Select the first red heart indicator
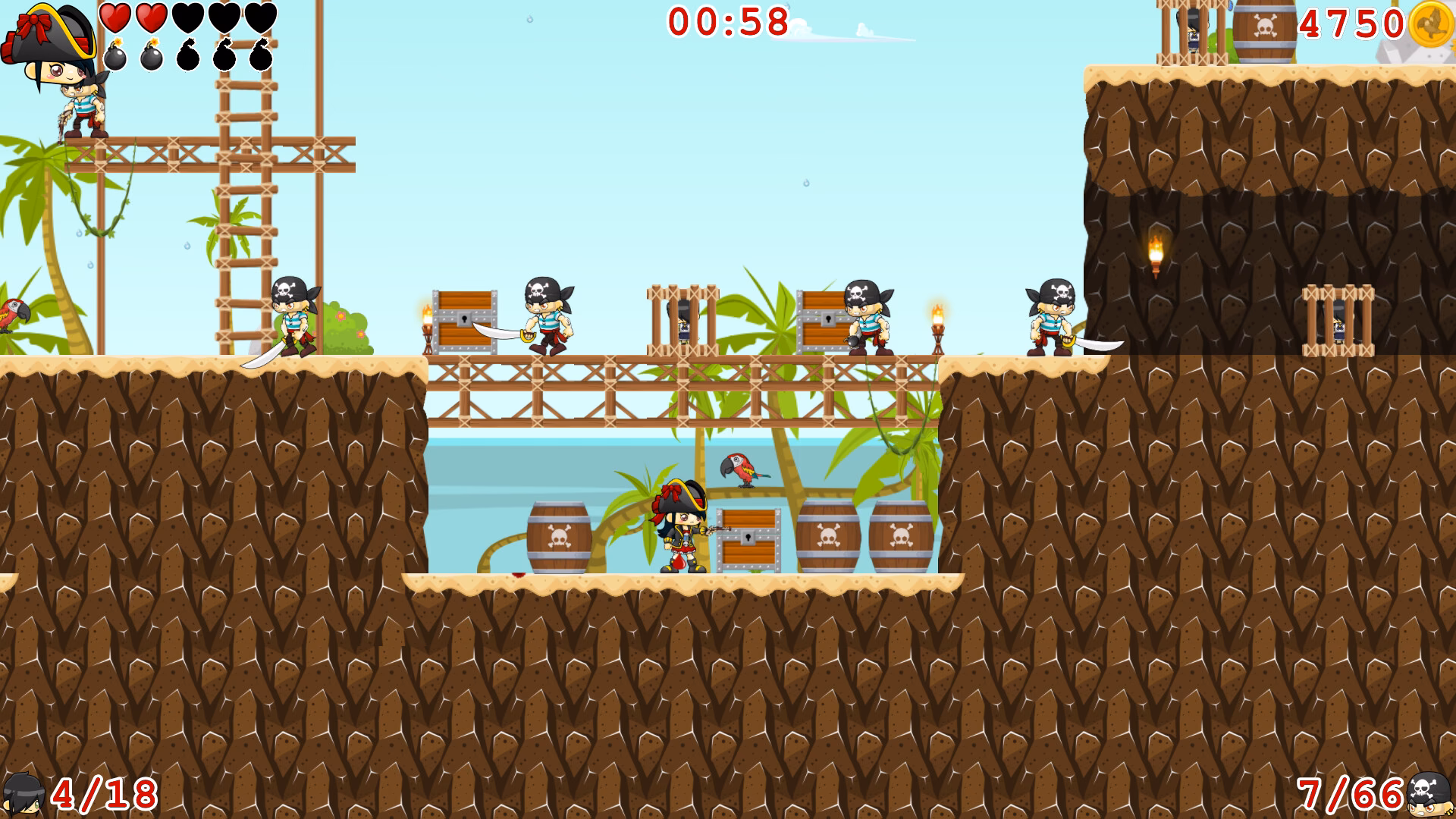The width and height of the screenshot is (1456, 819). tap(114, 17)
